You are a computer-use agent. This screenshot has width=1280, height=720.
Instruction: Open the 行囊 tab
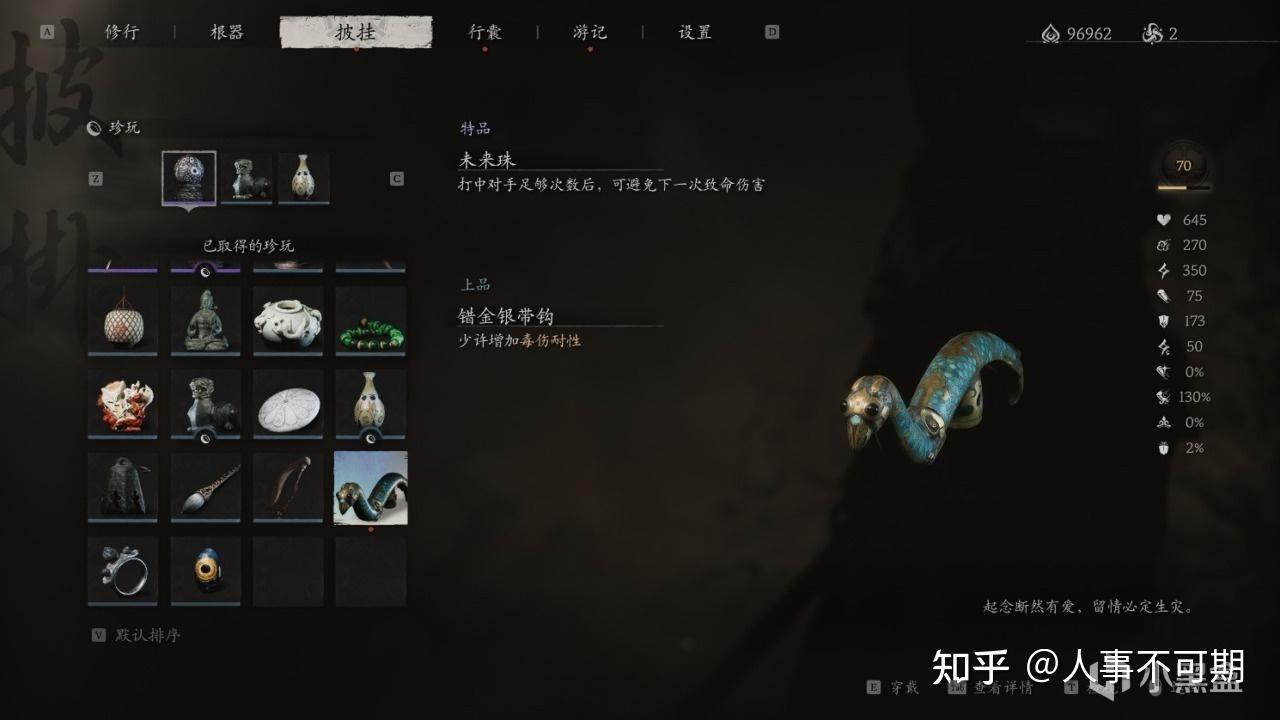(485, 31)
